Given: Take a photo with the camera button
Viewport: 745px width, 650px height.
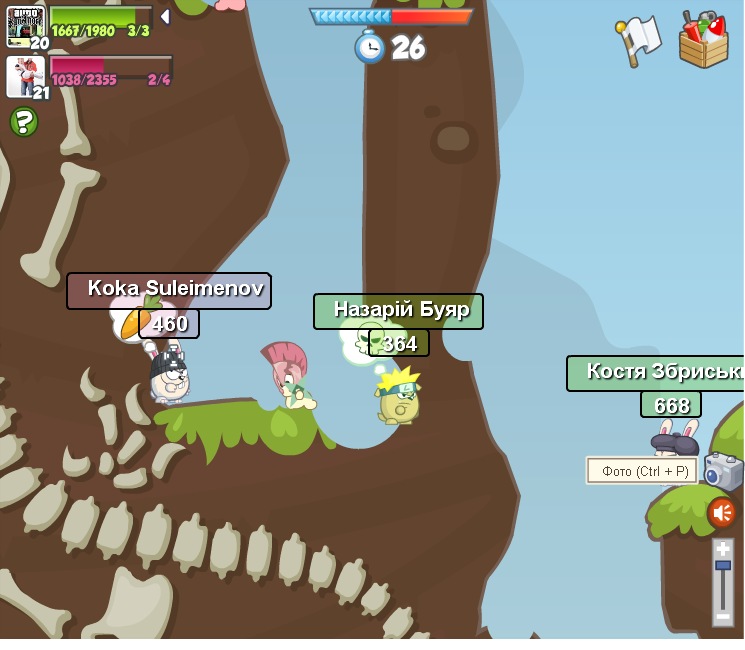Looking at the screenshot, I should (722, 471).
